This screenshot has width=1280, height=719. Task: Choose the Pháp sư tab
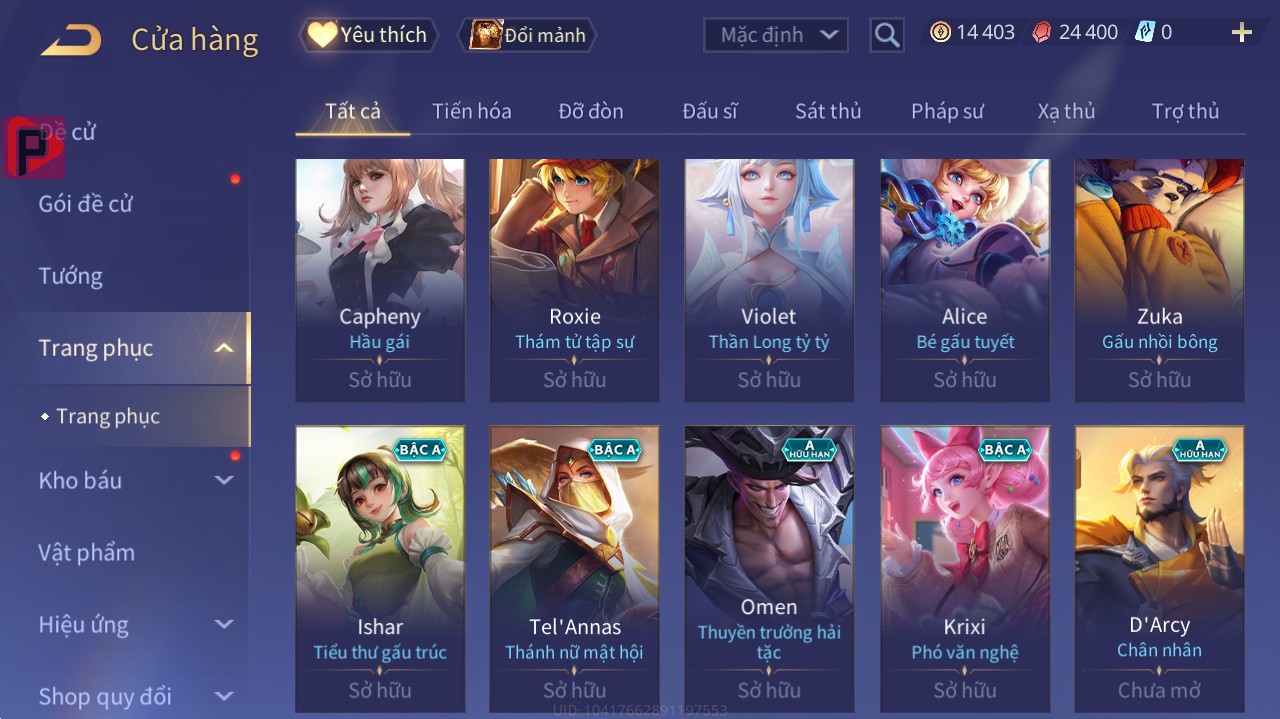(947, 111)
